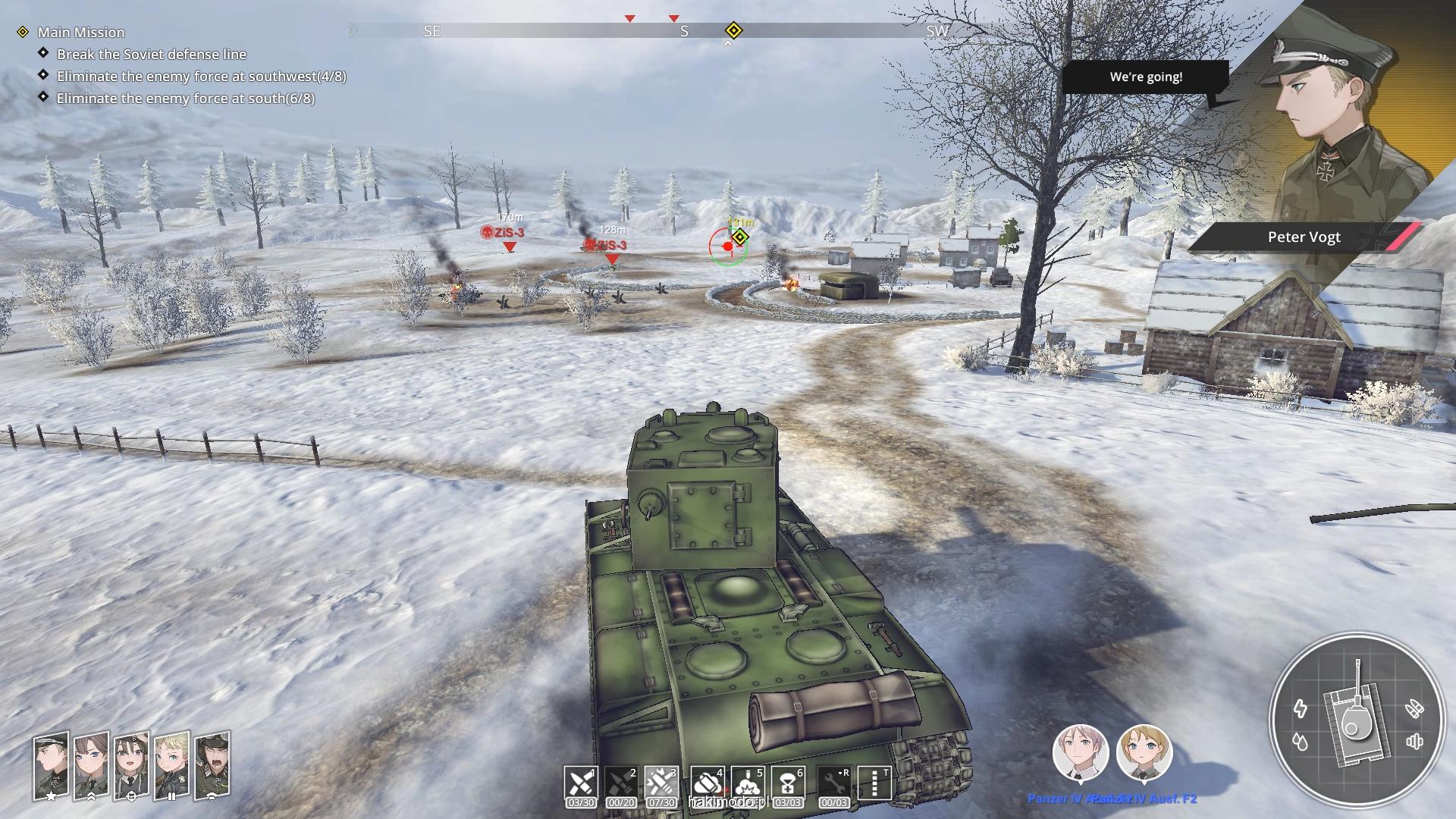1456x819 pixels.
Task: Call the bomb strike in slot 5
Action: (x=748, y=782)
